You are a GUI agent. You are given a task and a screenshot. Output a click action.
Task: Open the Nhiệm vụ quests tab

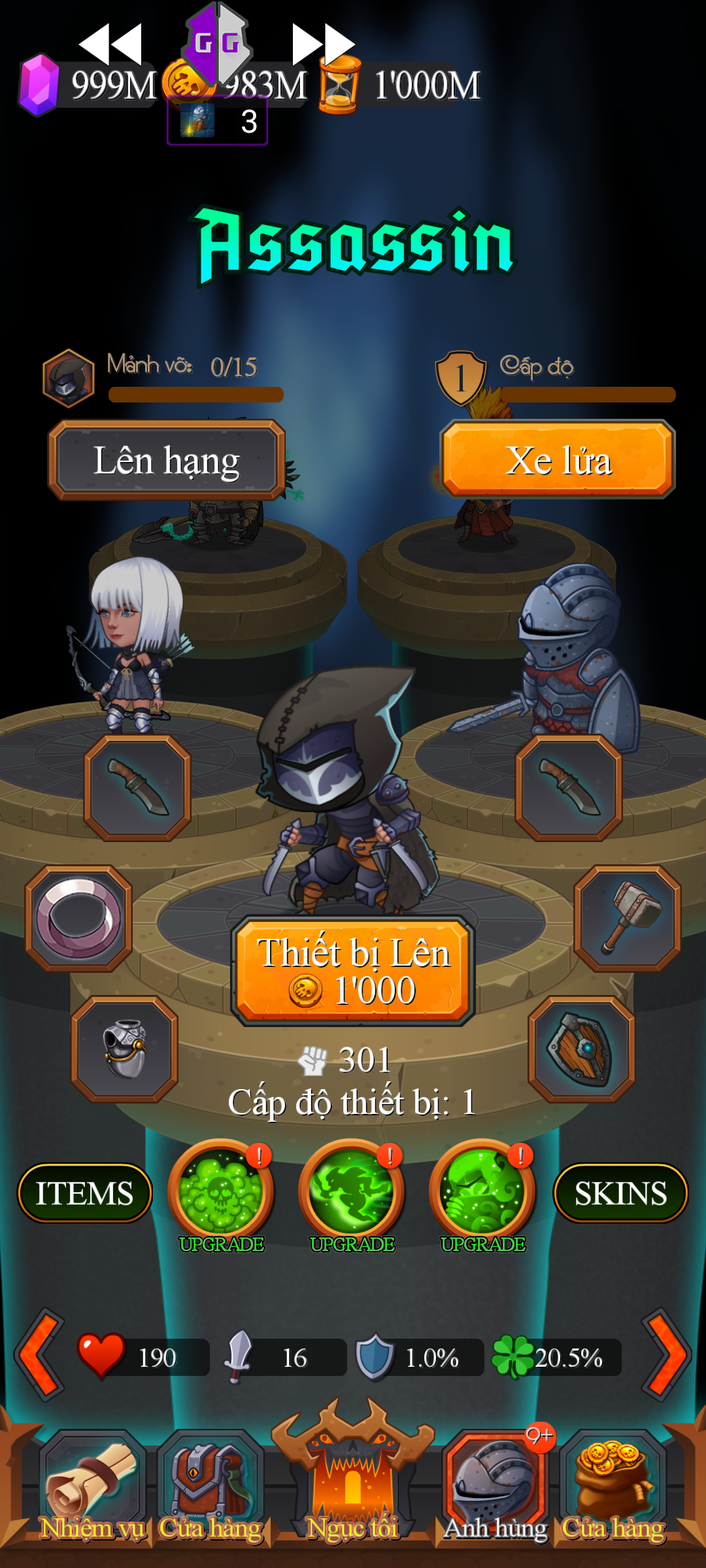92,1488
